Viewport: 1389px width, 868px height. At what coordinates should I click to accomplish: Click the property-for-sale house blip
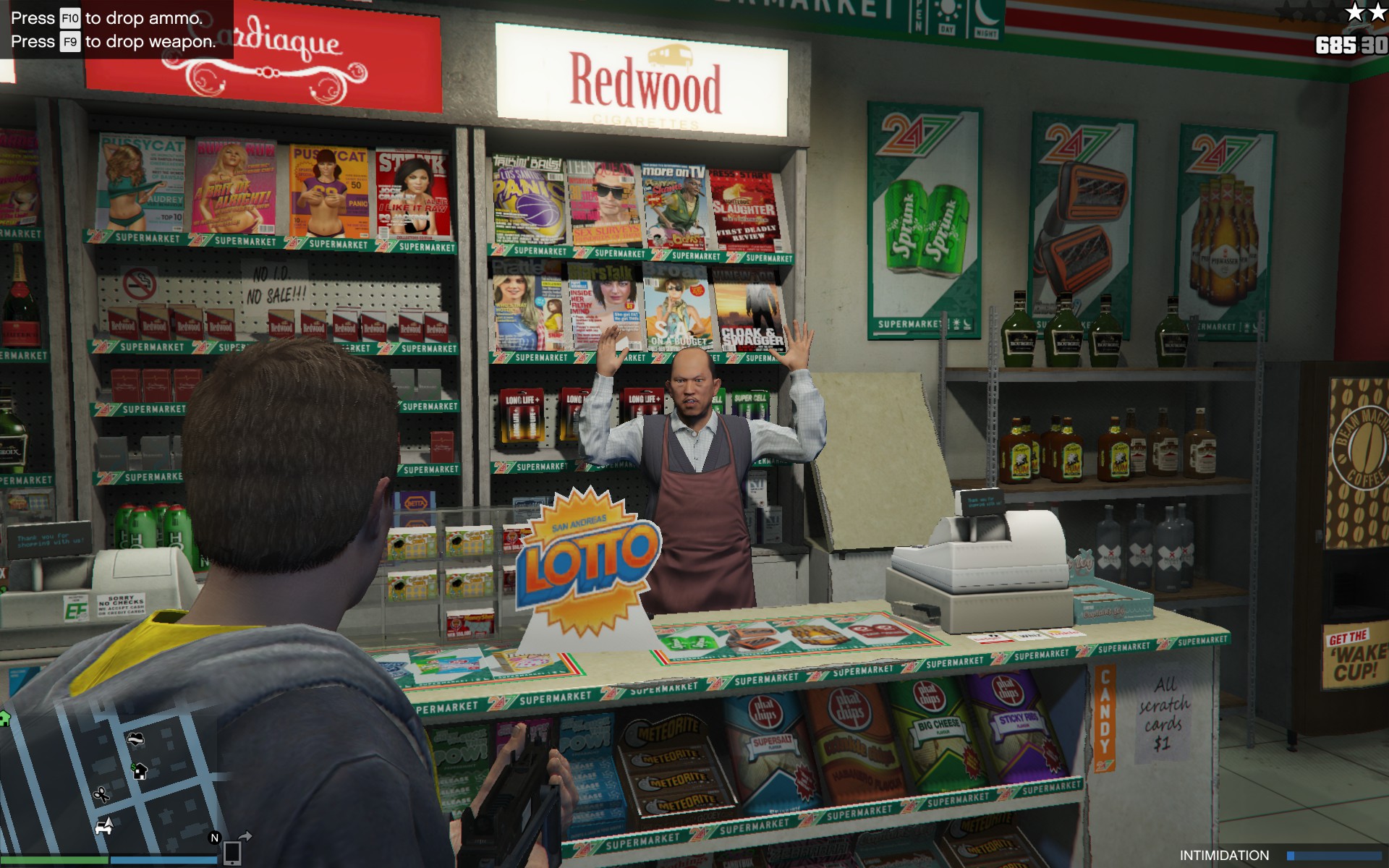[139, 771]
